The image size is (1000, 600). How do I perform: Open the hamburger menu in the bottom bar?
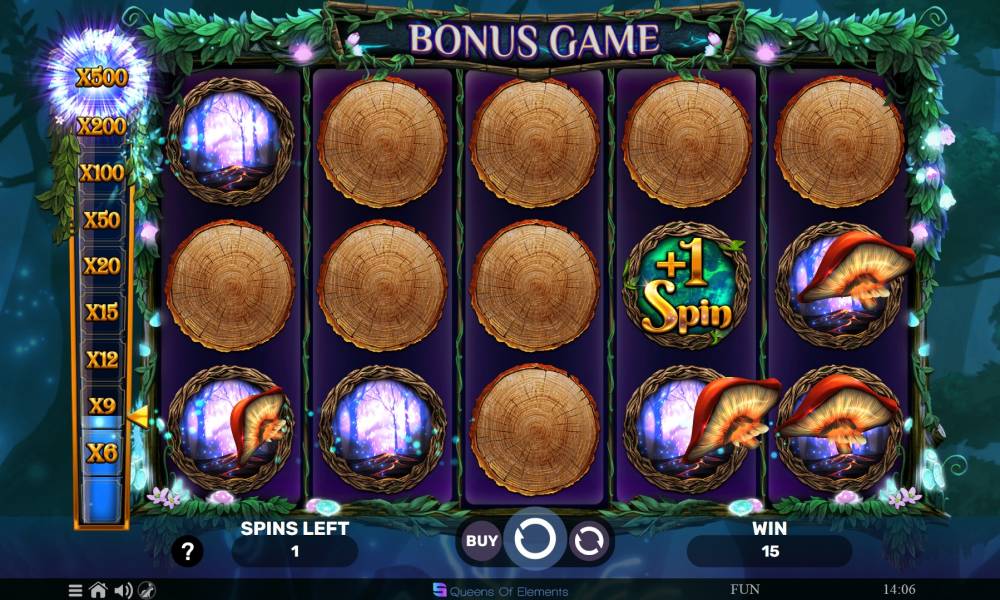coord(76,590)
